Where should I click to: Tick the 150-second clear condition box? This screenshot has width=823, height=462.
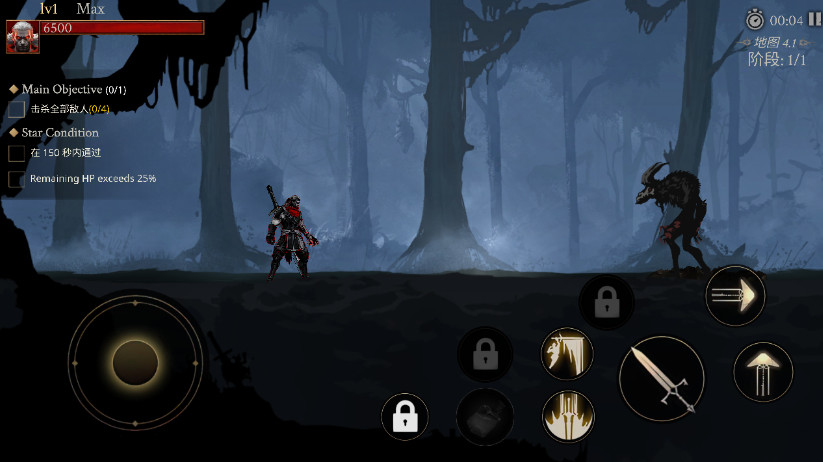(x=16, y=153)
